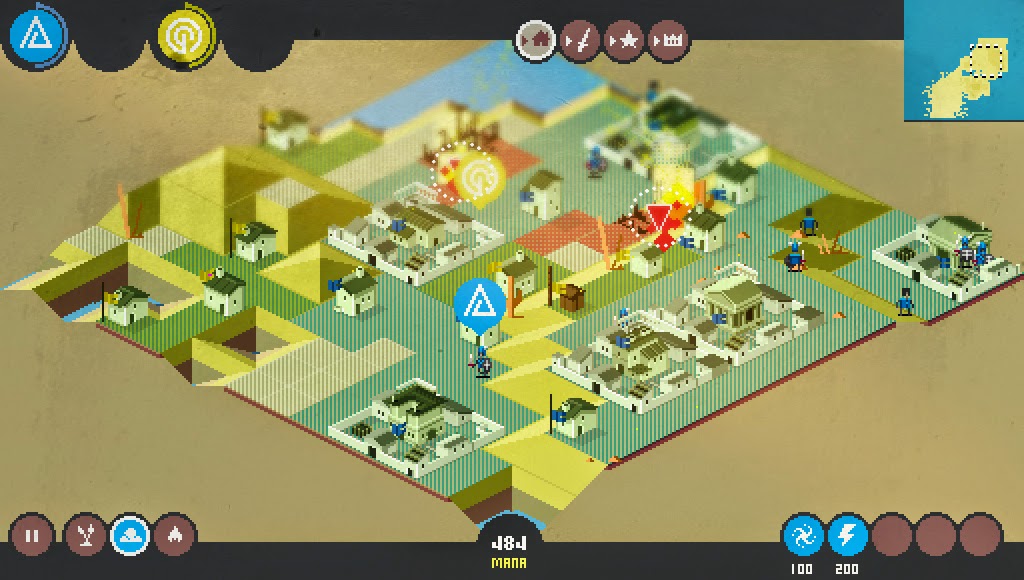Click the blue triangle marker on the map

(x=479, y=301)
